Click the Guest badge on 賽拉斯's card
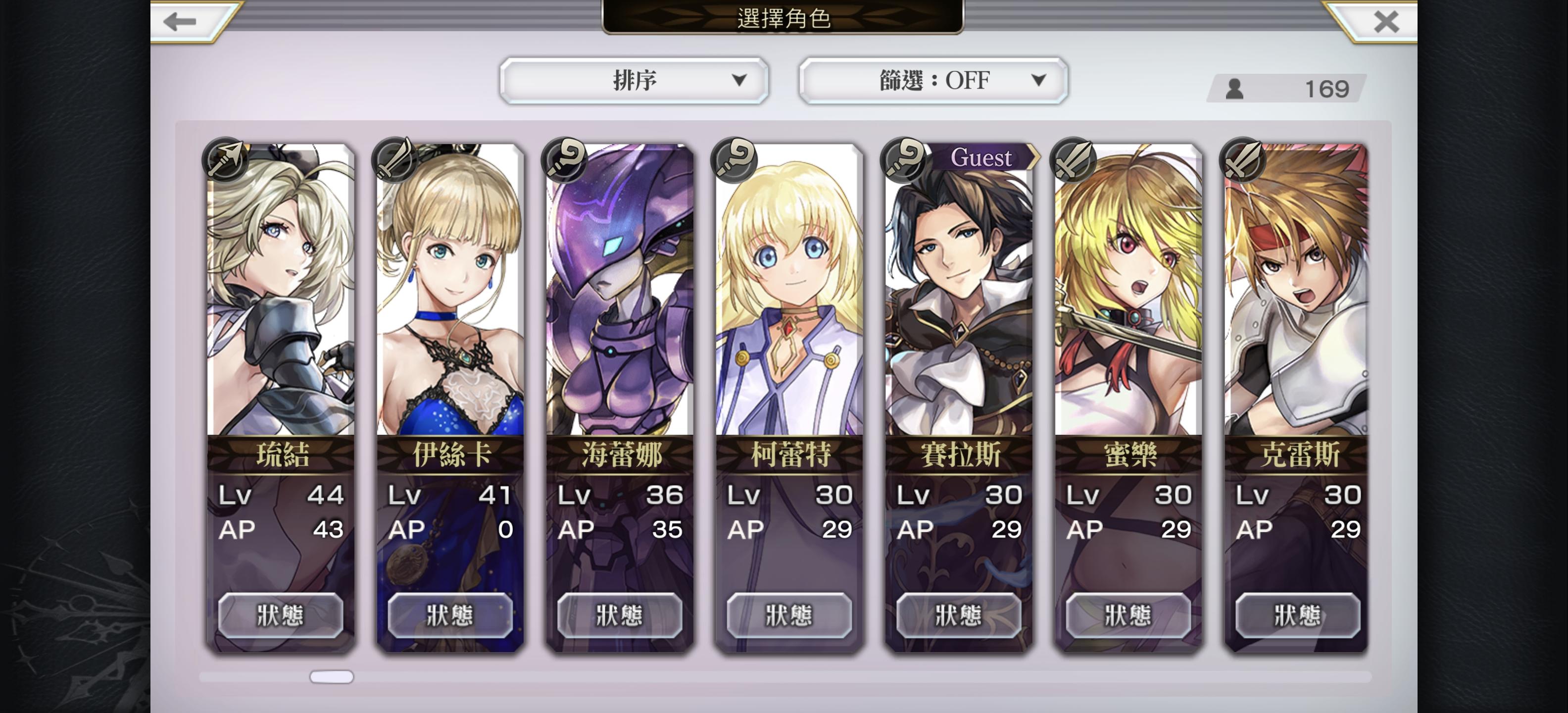The image size is (1568, 713). (x=982, y=157)
